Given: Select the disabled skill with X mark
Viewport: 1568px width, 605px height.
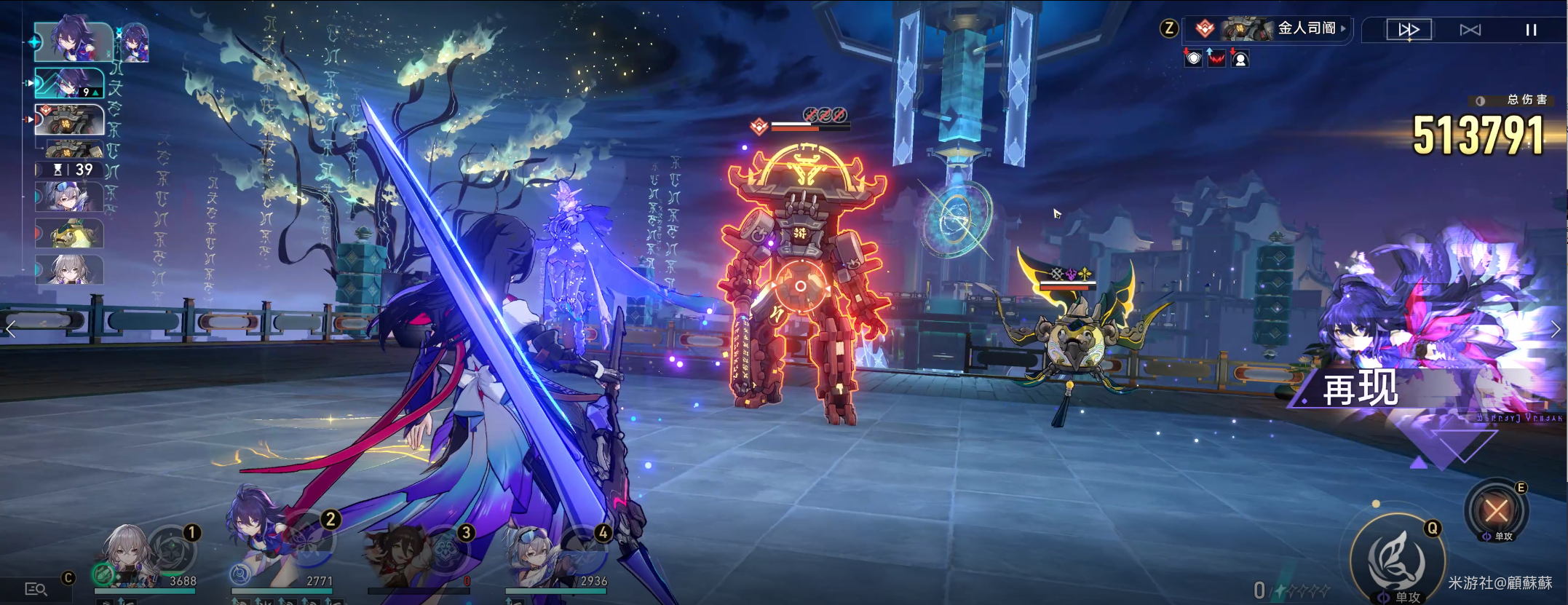Looking at the screenshot, I should [x=1496, y=510].
